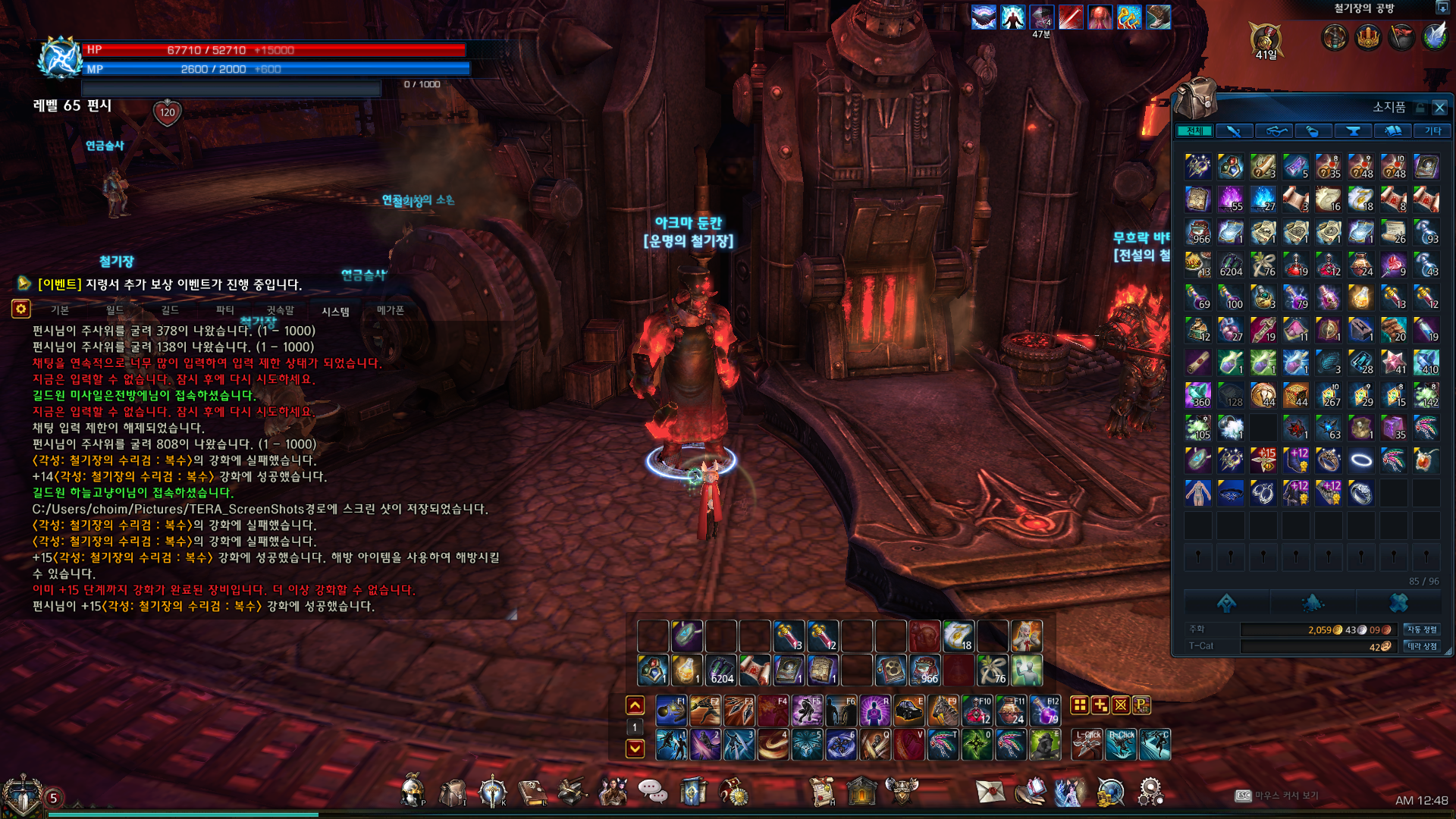Close the 소지품 inventory window
This screenshot has height=819, width=1456.
pyautogui.click(x=1439, y=108)
